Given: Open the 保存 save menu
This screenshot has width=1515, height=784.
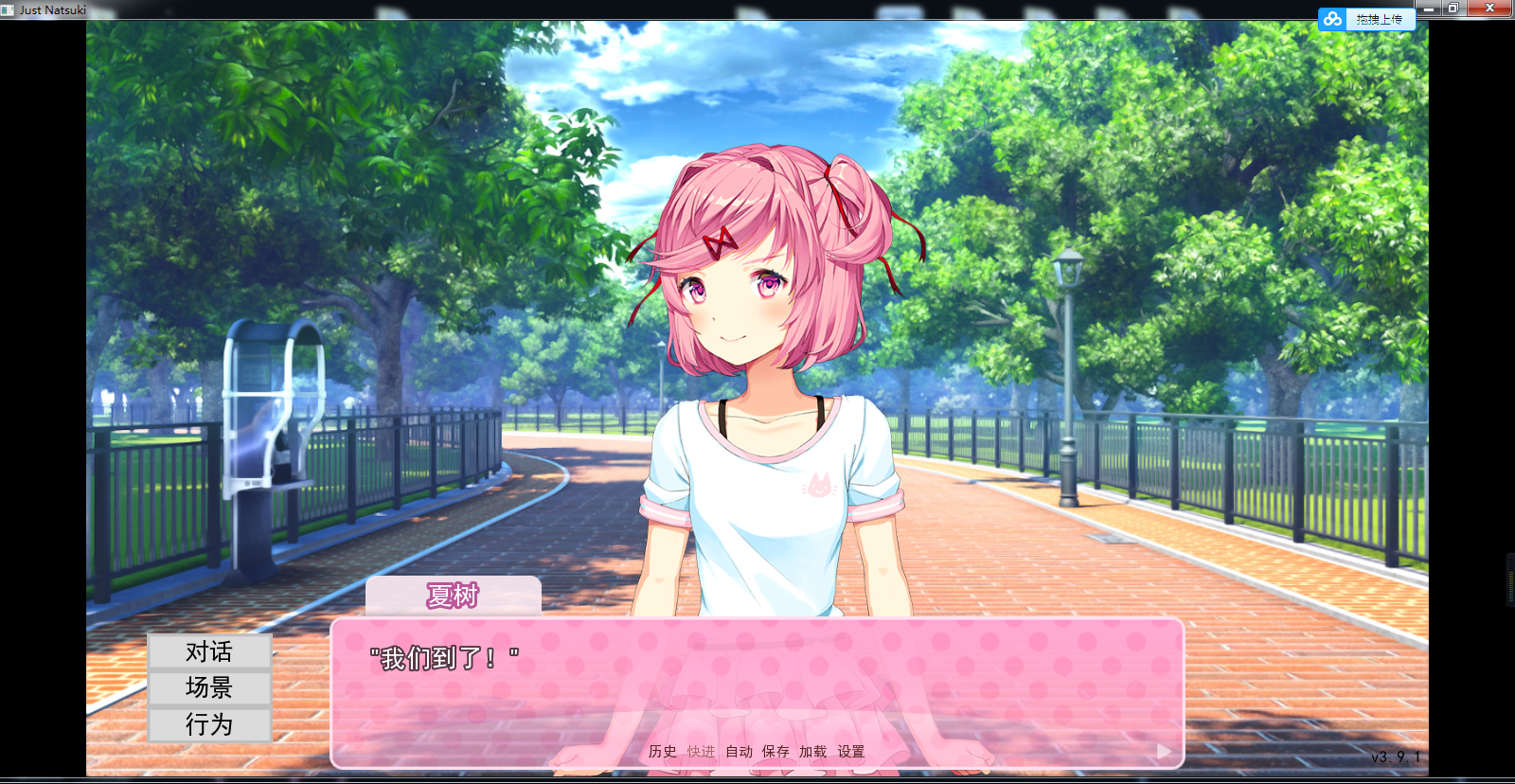Looking at the screenshot, I should tap(775, 752).
